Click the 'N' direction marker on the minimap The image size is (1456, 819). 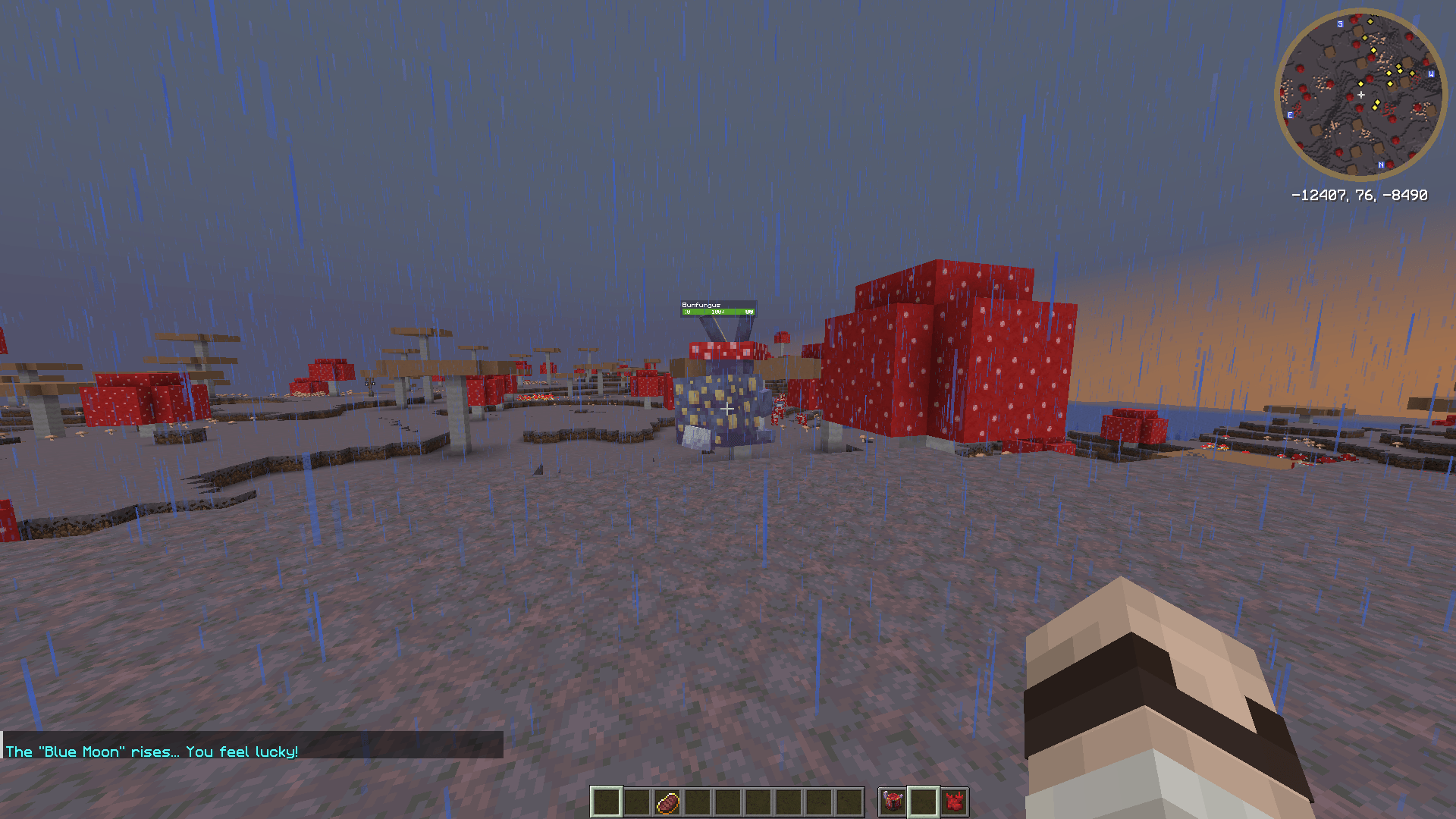click(1382, 165)
